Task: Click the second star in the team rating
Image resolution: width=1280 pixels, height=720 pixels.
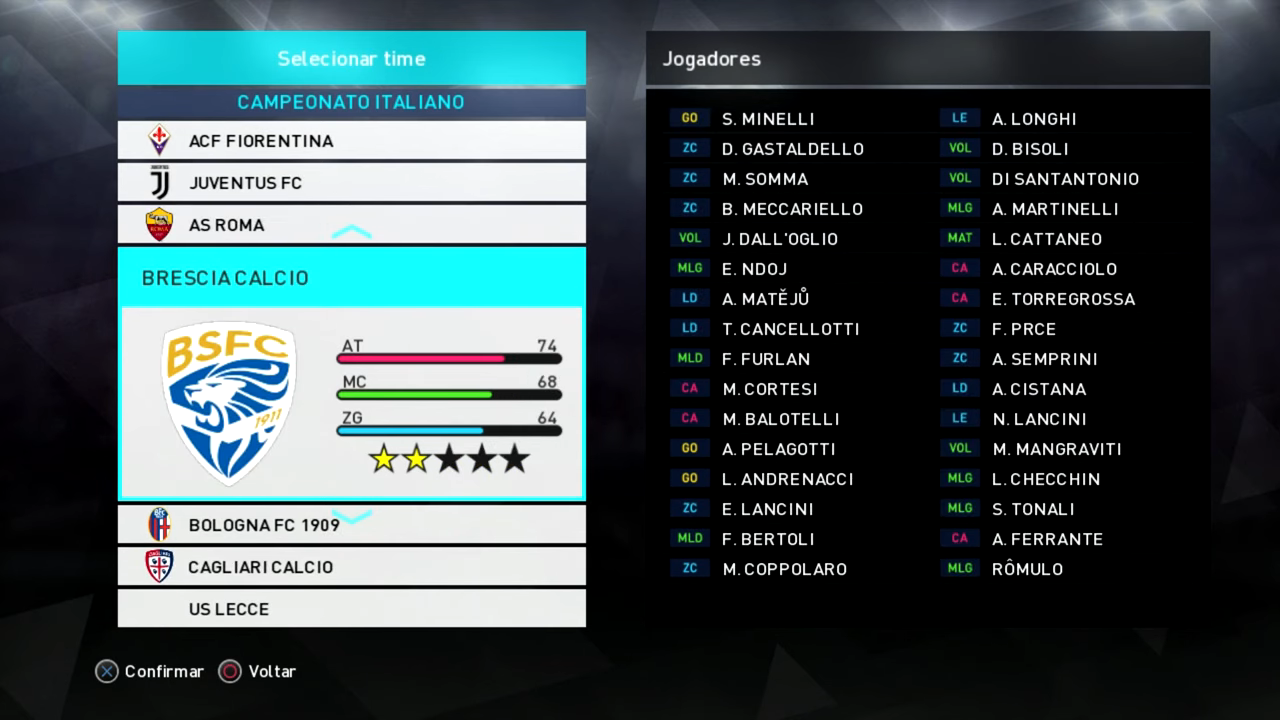Action: click(x=415, y=458)
